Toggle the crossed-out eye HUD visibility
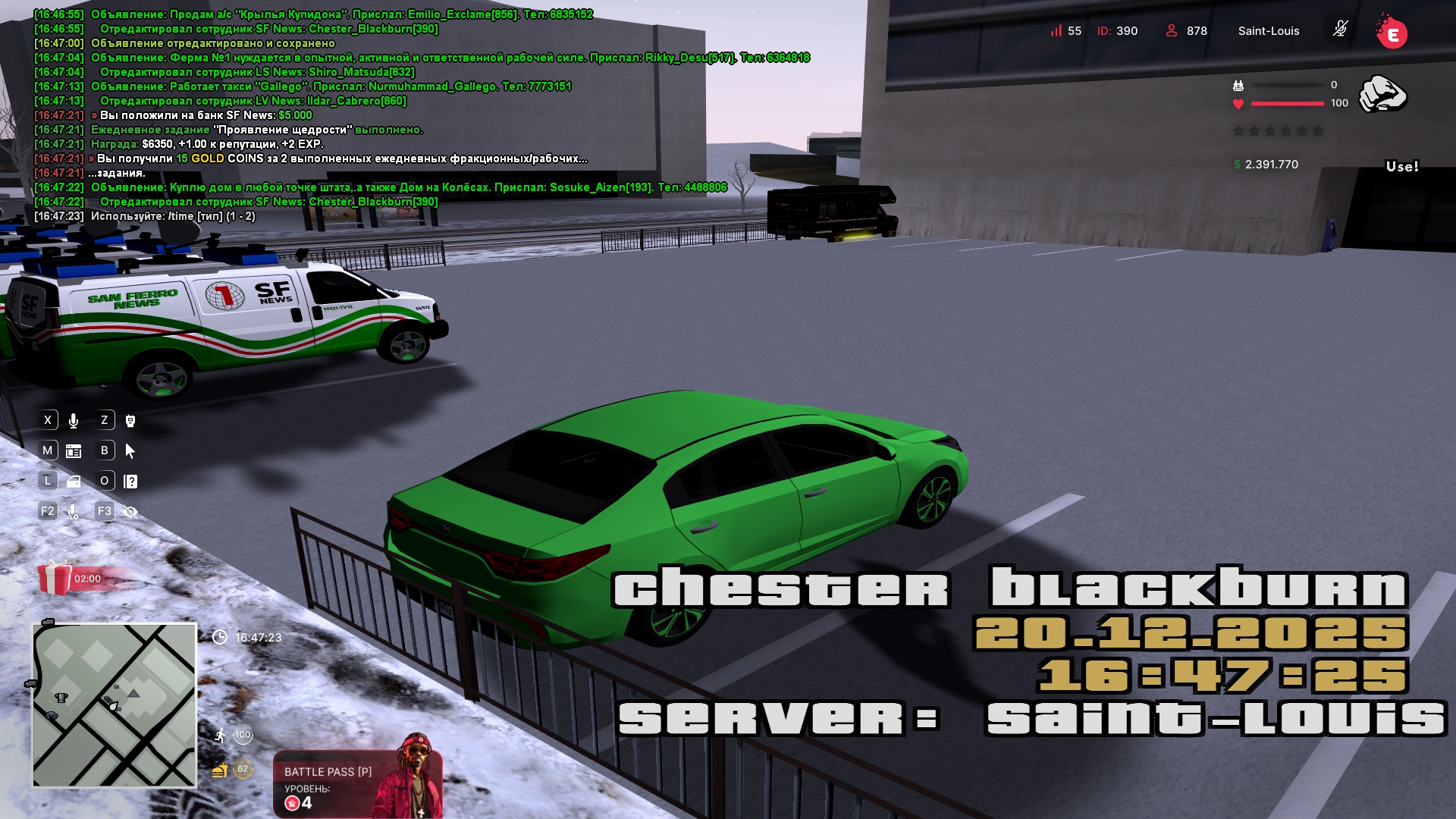1456x819 pixels. [130, 512]
